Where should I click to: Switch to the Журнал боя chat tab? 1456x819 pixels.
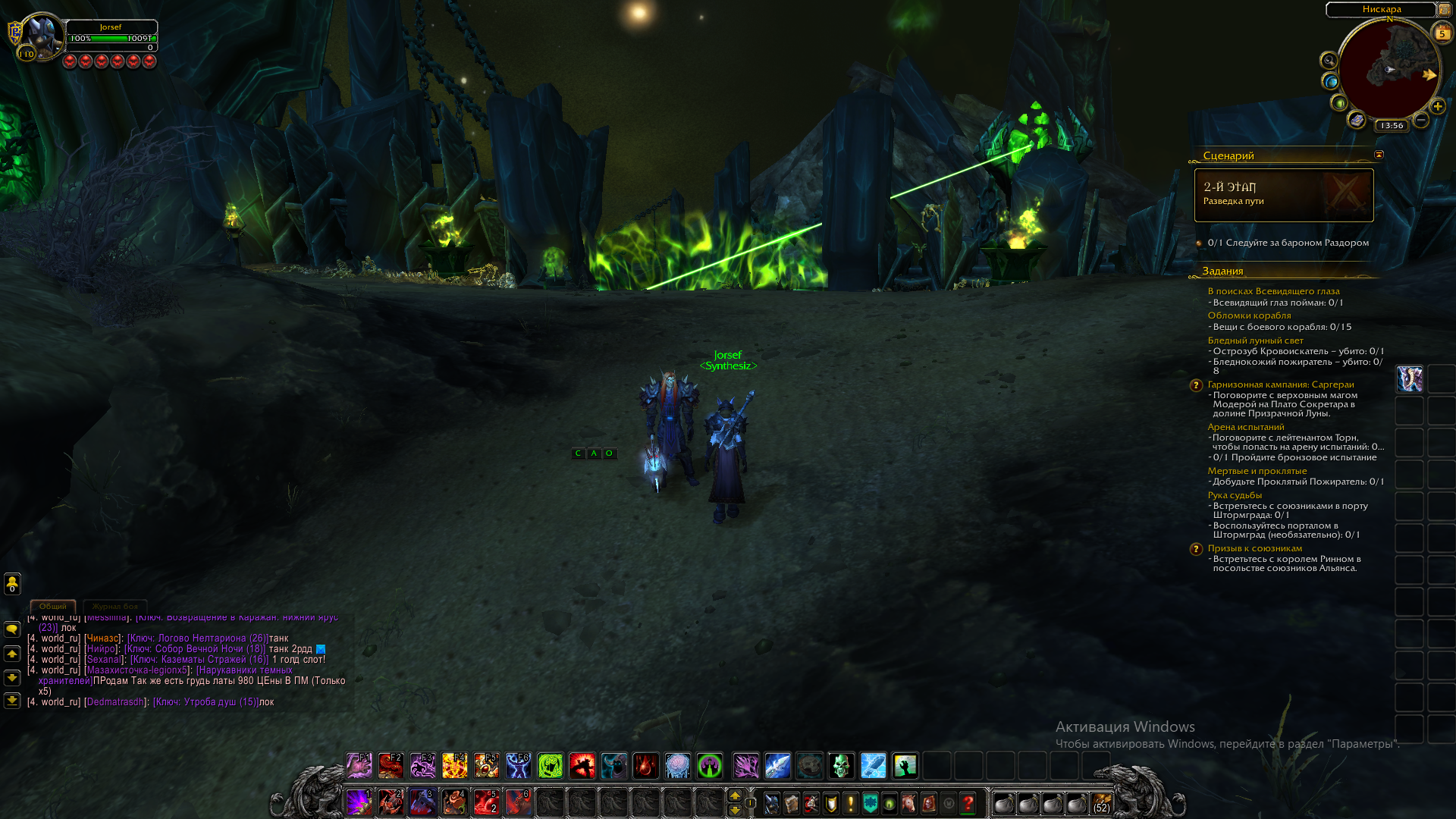pyautogui.click(x=115, y=607)
